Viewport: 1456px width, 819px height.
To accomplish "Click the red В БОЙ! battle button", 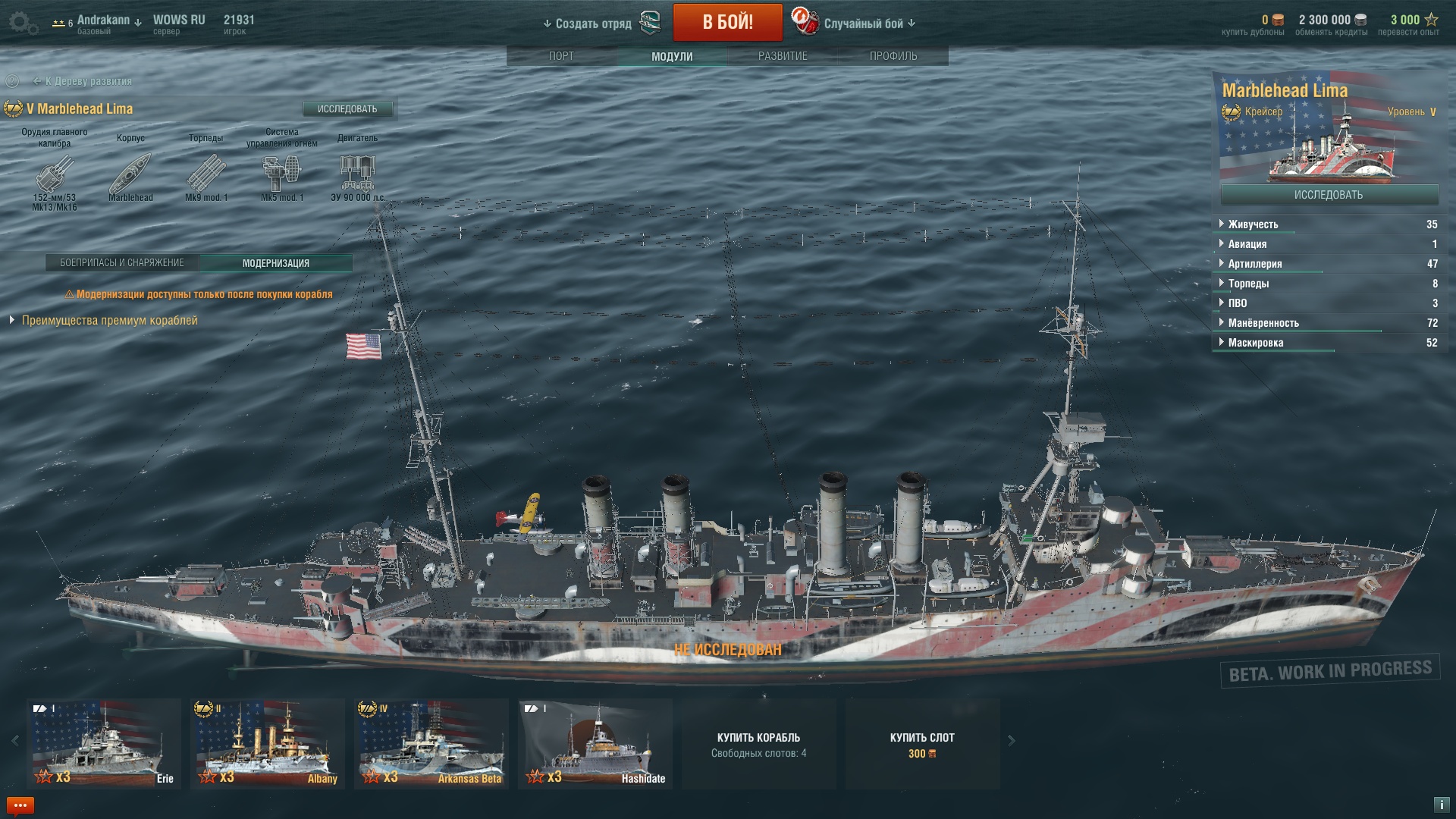I will [727, 22].
